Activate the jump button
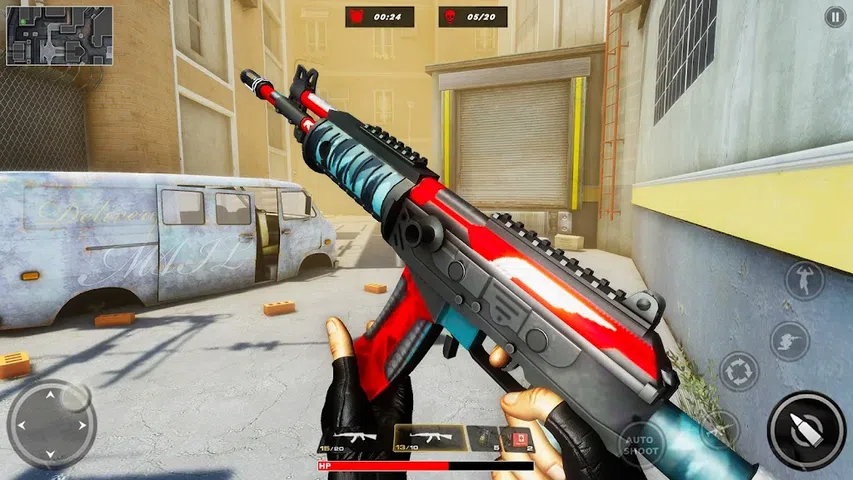The height and width of the screenshot is (480, 853). (804, 281)
